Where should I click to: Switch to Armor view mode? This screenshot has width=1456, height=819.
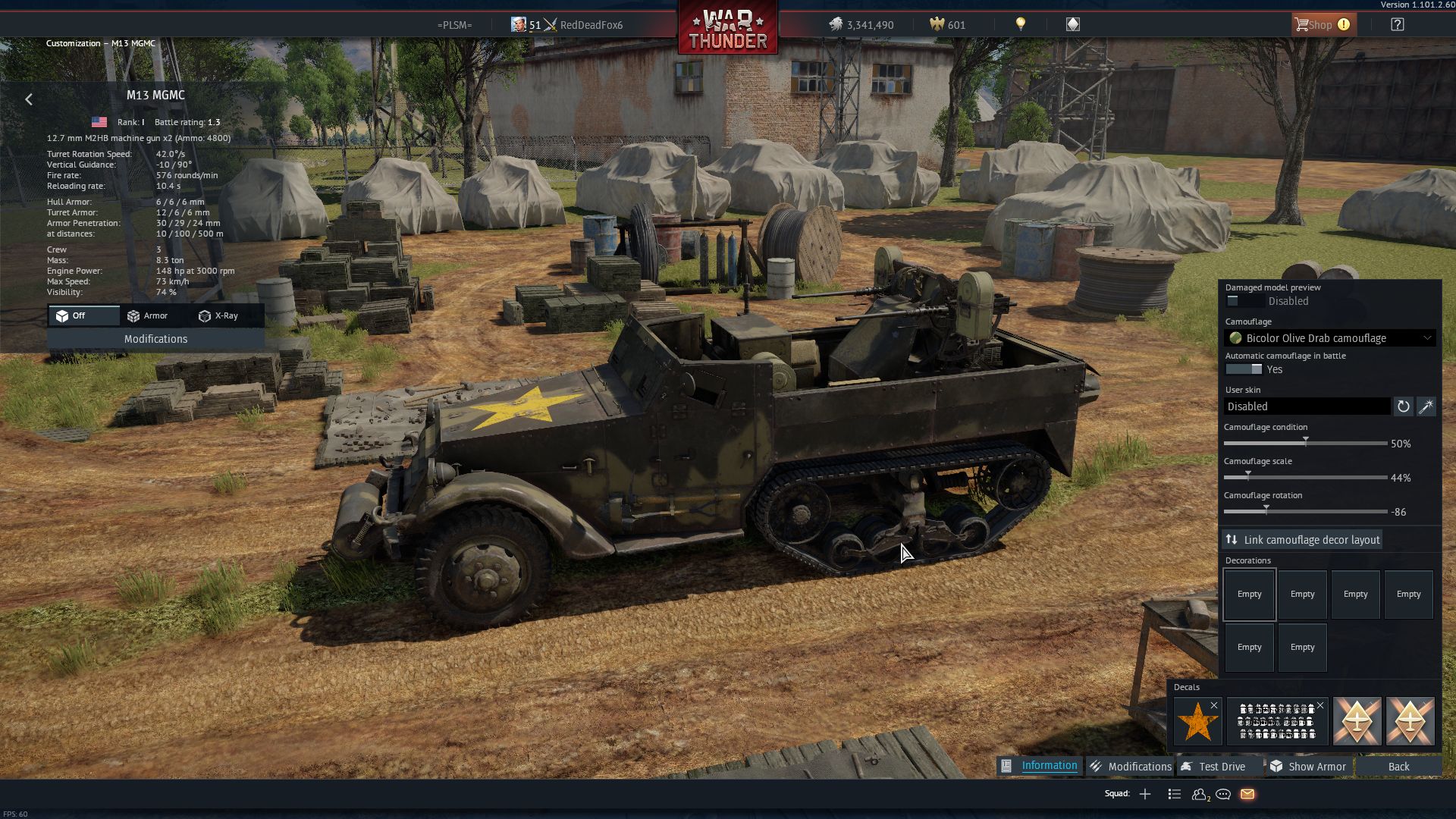148,315
